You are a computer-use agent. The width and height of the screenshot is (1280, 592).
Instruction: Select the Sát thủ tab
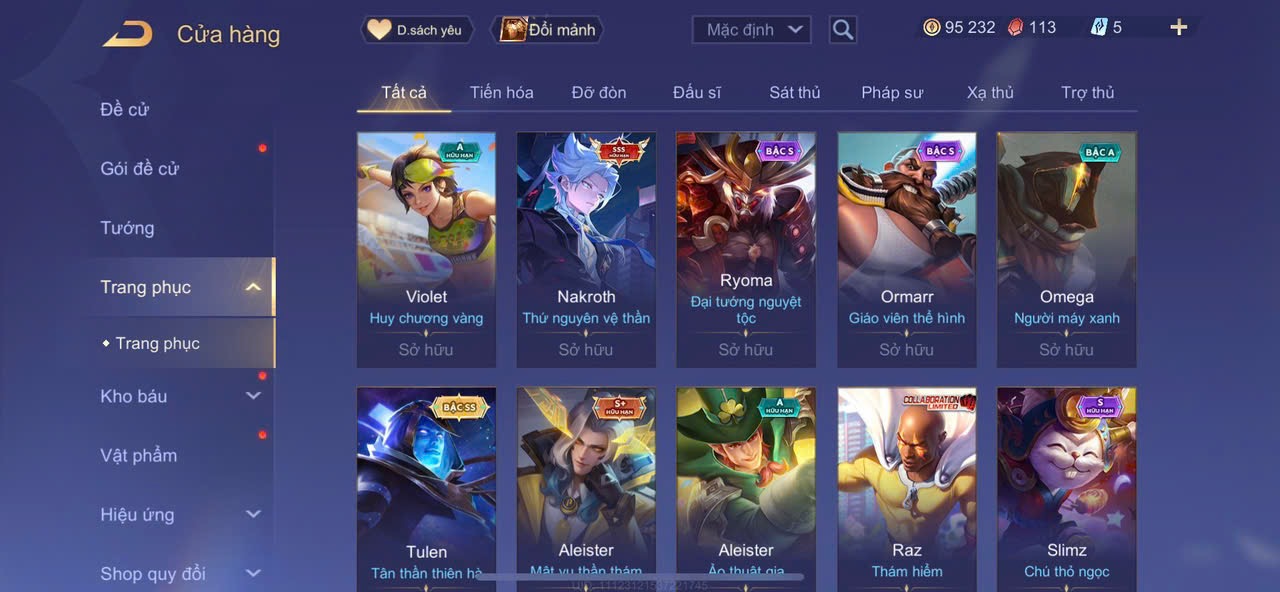[794, 93]
